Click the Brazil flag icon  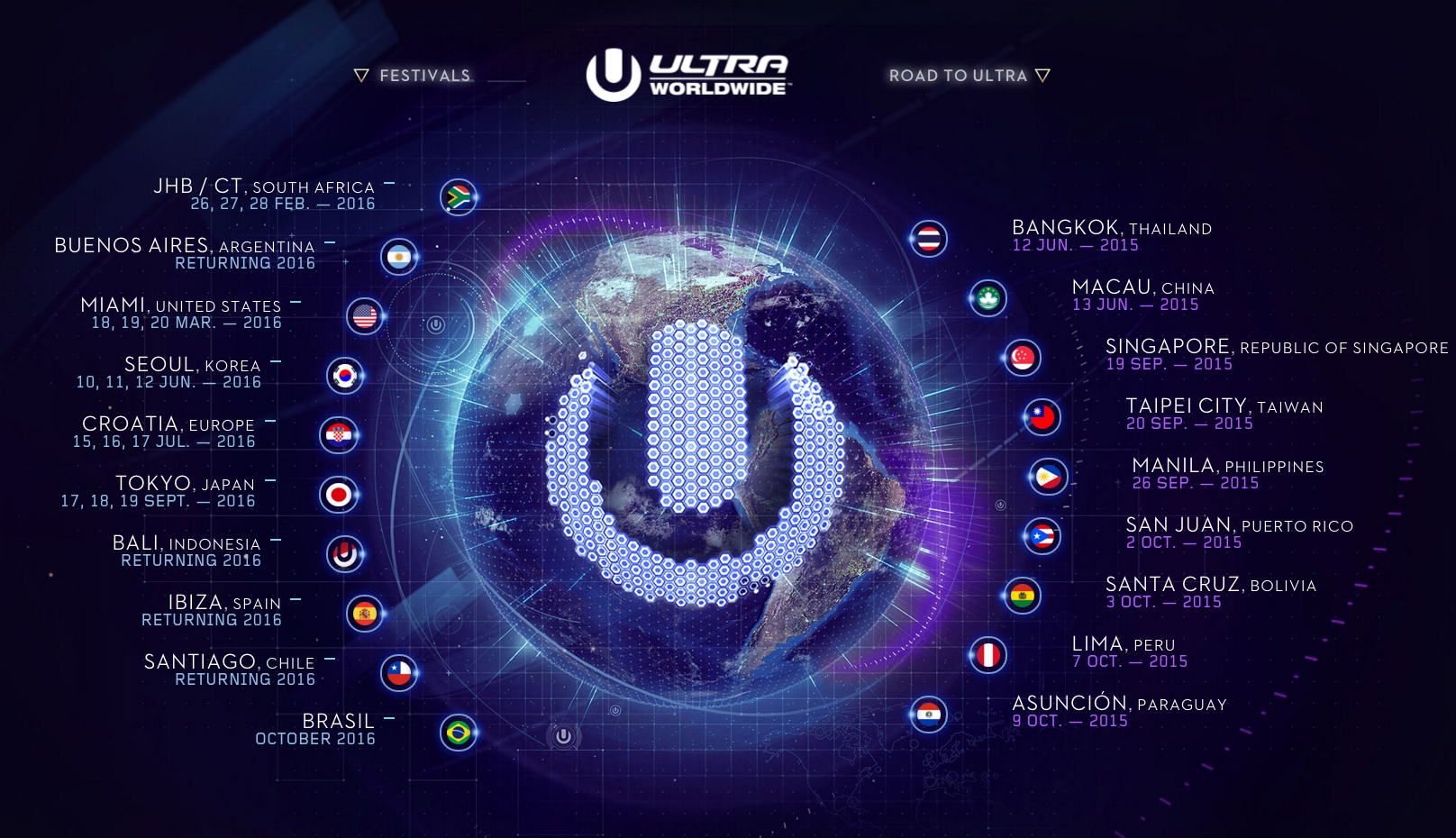[458, 733]
